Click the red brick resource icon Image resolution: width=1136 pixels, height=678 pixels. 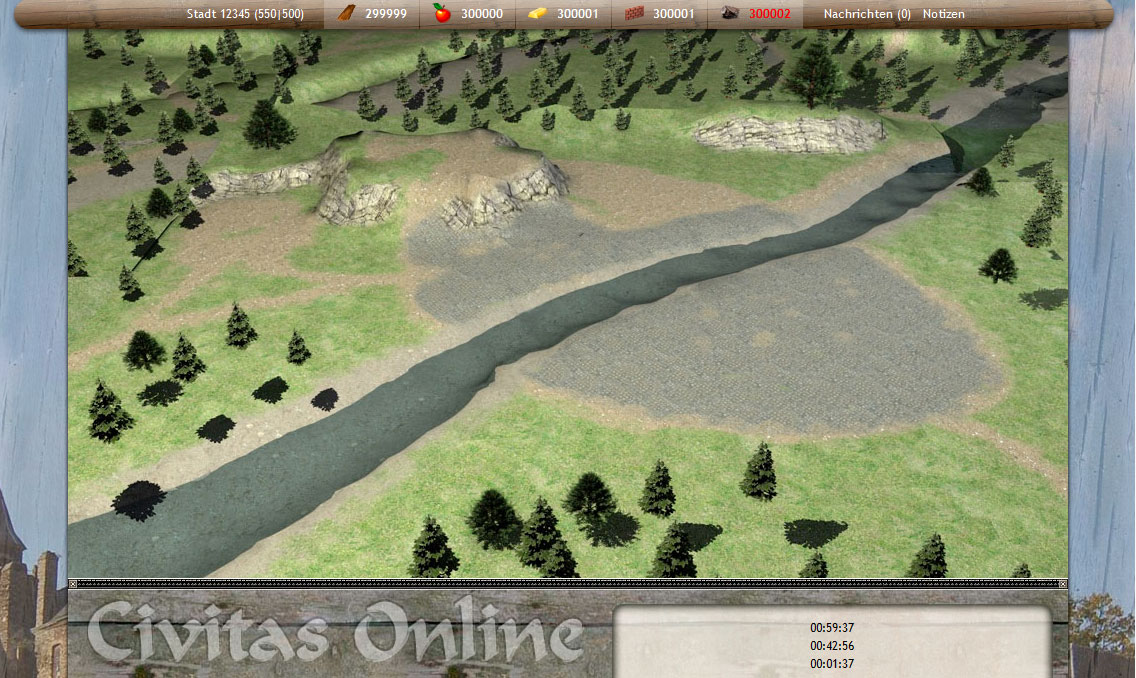(x=633, y=14)
